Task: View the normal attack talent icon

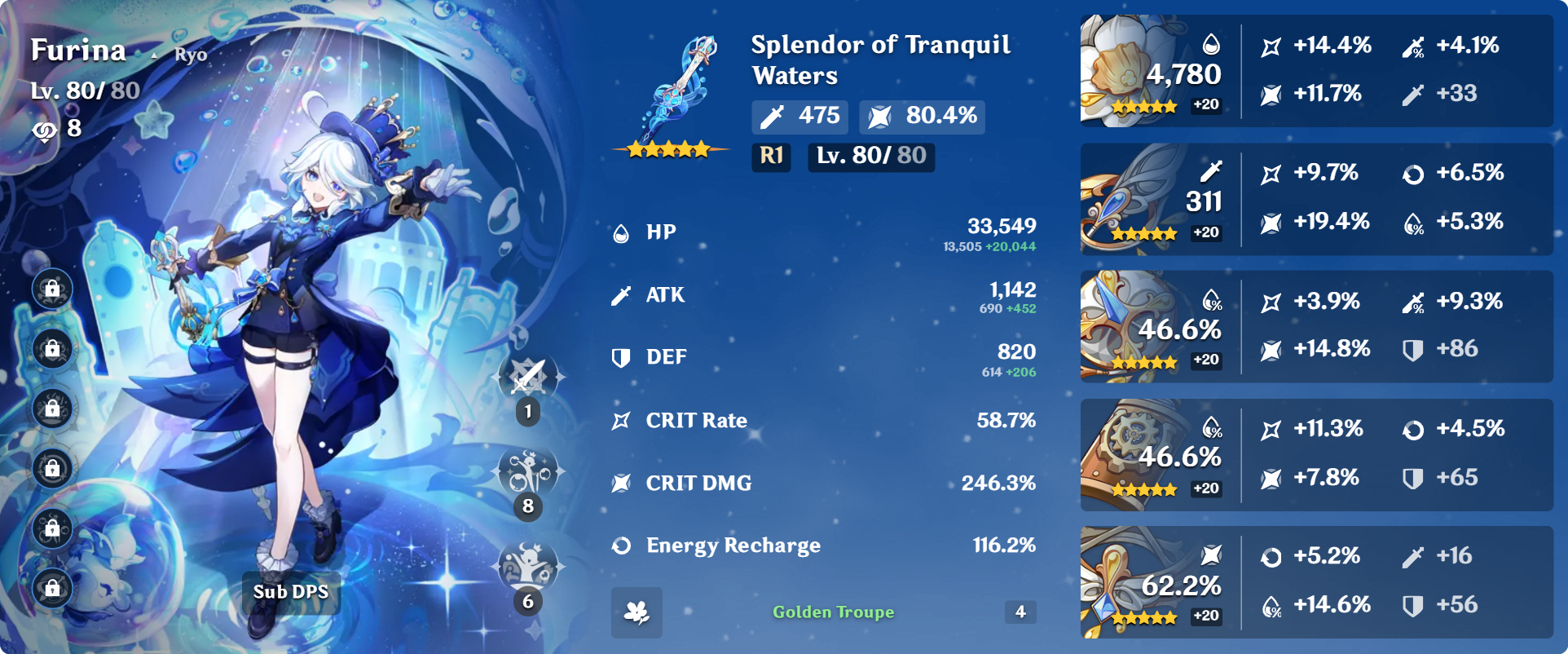Action: tap(529, 378)
